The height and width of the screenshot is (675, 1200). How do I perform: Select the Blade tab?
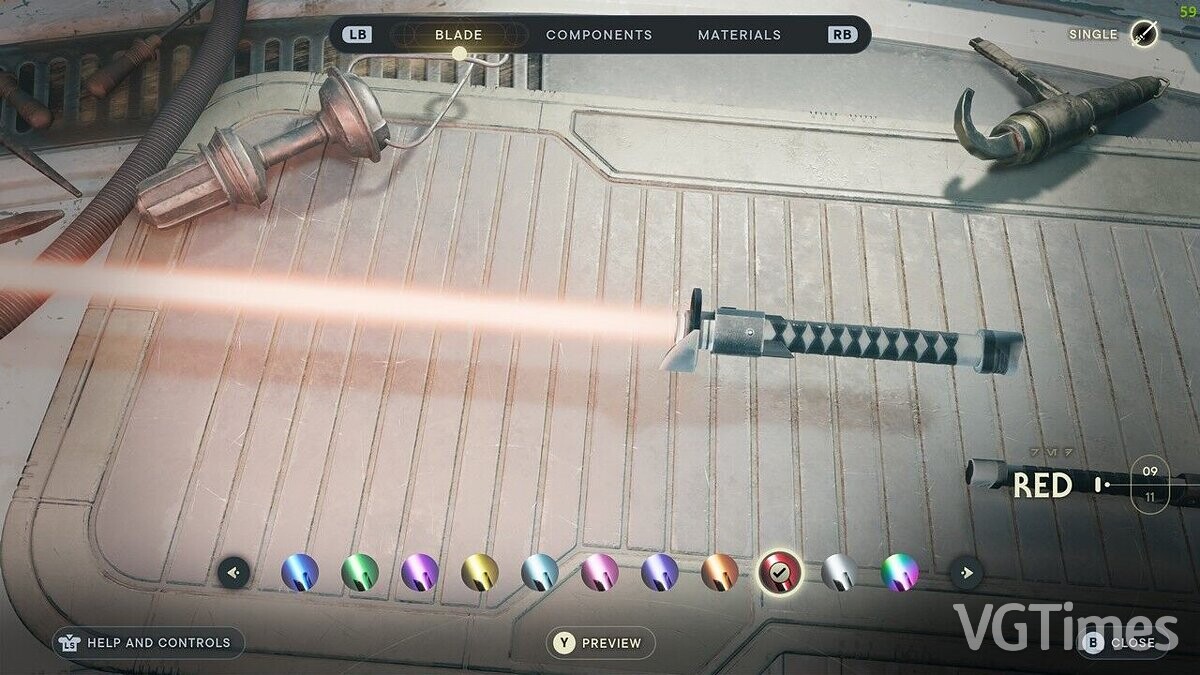(x=458, y=35)
